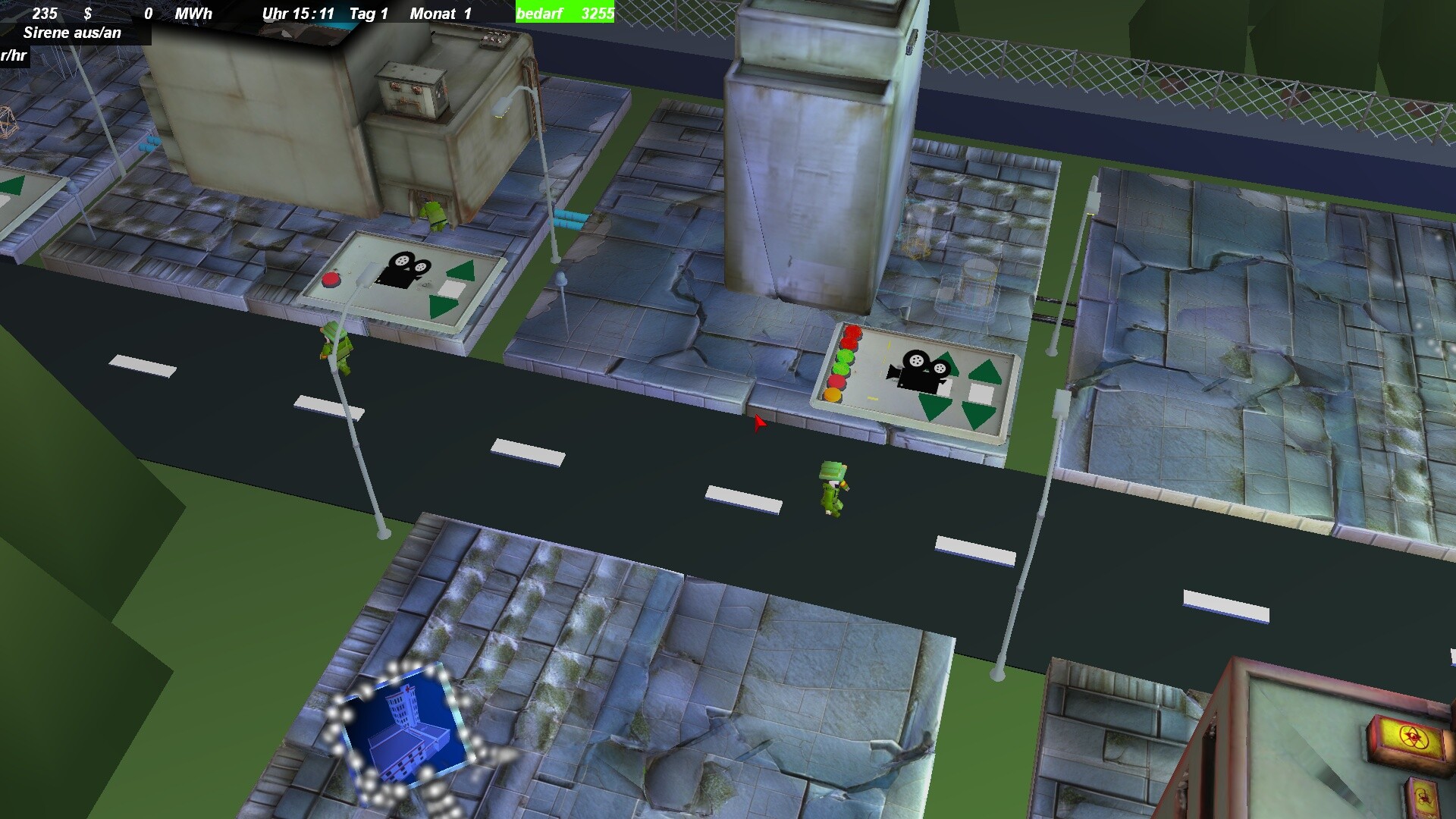Hit the lone red button beside the camera
Image resolution: width=1456 pixels, height=819 pixels.
click(x=331, y=281)
